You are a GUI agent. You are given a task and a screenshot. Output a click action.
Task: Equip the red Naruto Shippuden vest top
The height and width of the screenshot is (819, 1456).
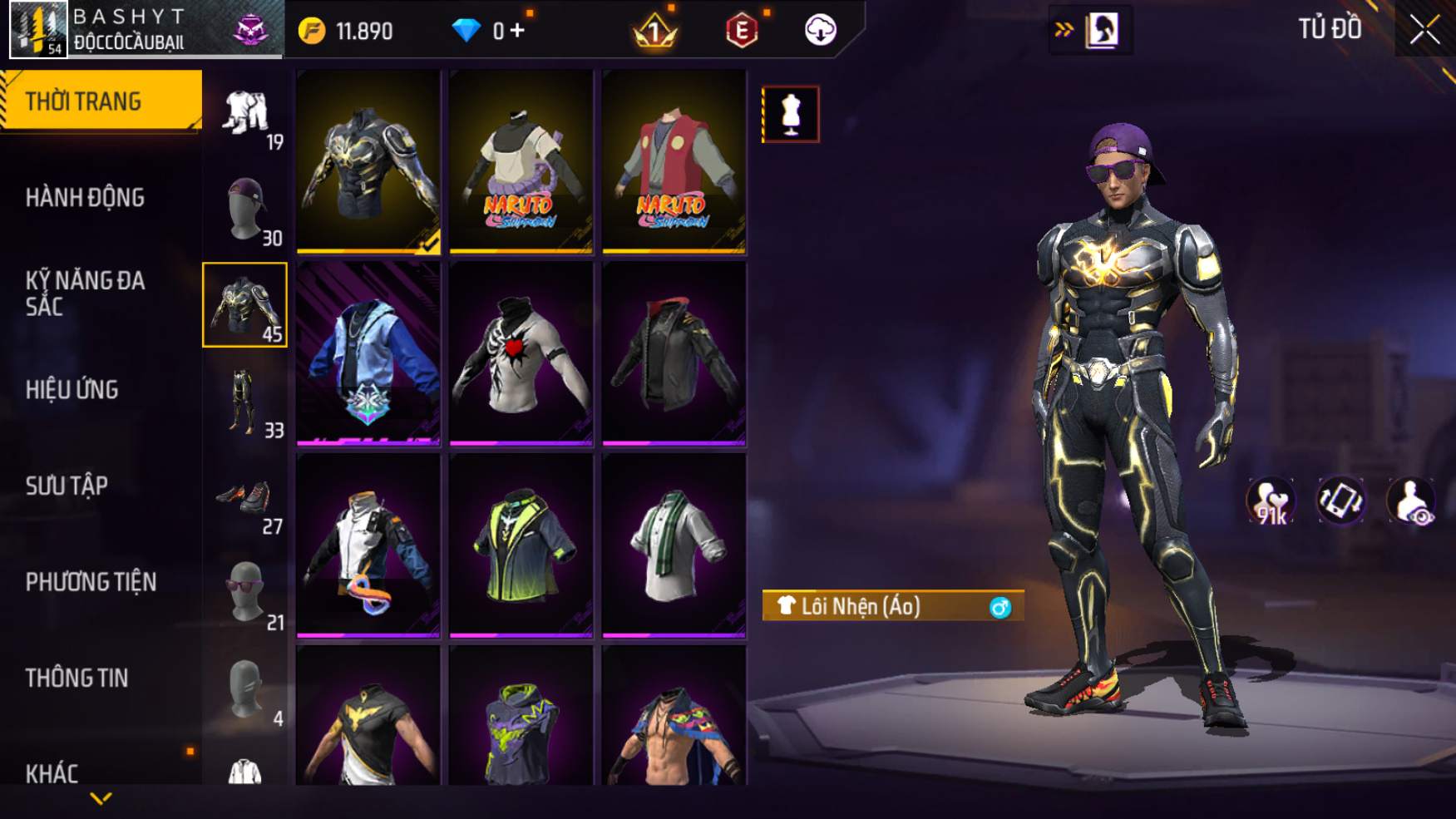[x=674, y=161]
